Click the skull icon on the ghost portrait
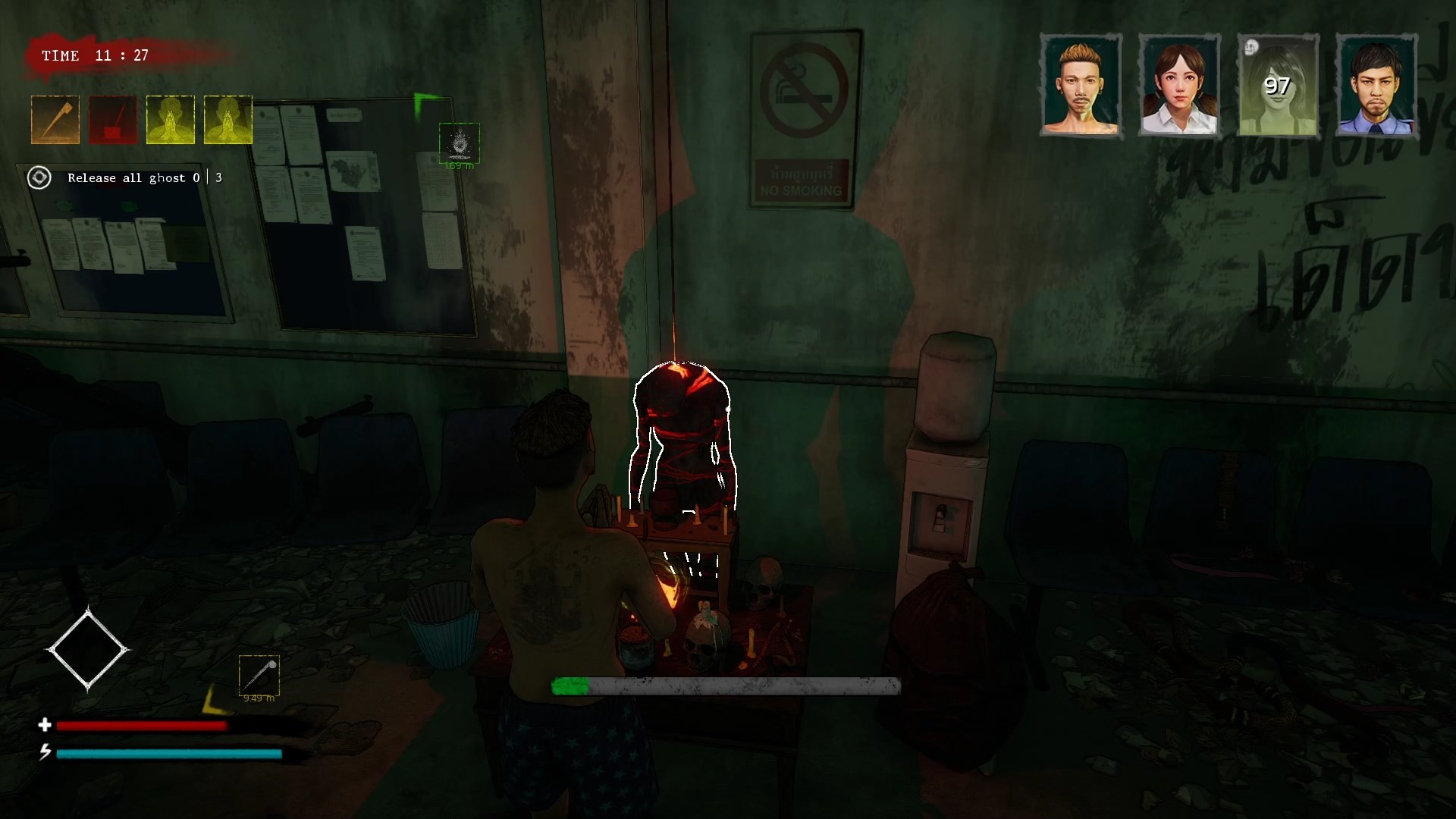The height and width of the screenshot is (819, 1456). click(x=1250, y=49)
